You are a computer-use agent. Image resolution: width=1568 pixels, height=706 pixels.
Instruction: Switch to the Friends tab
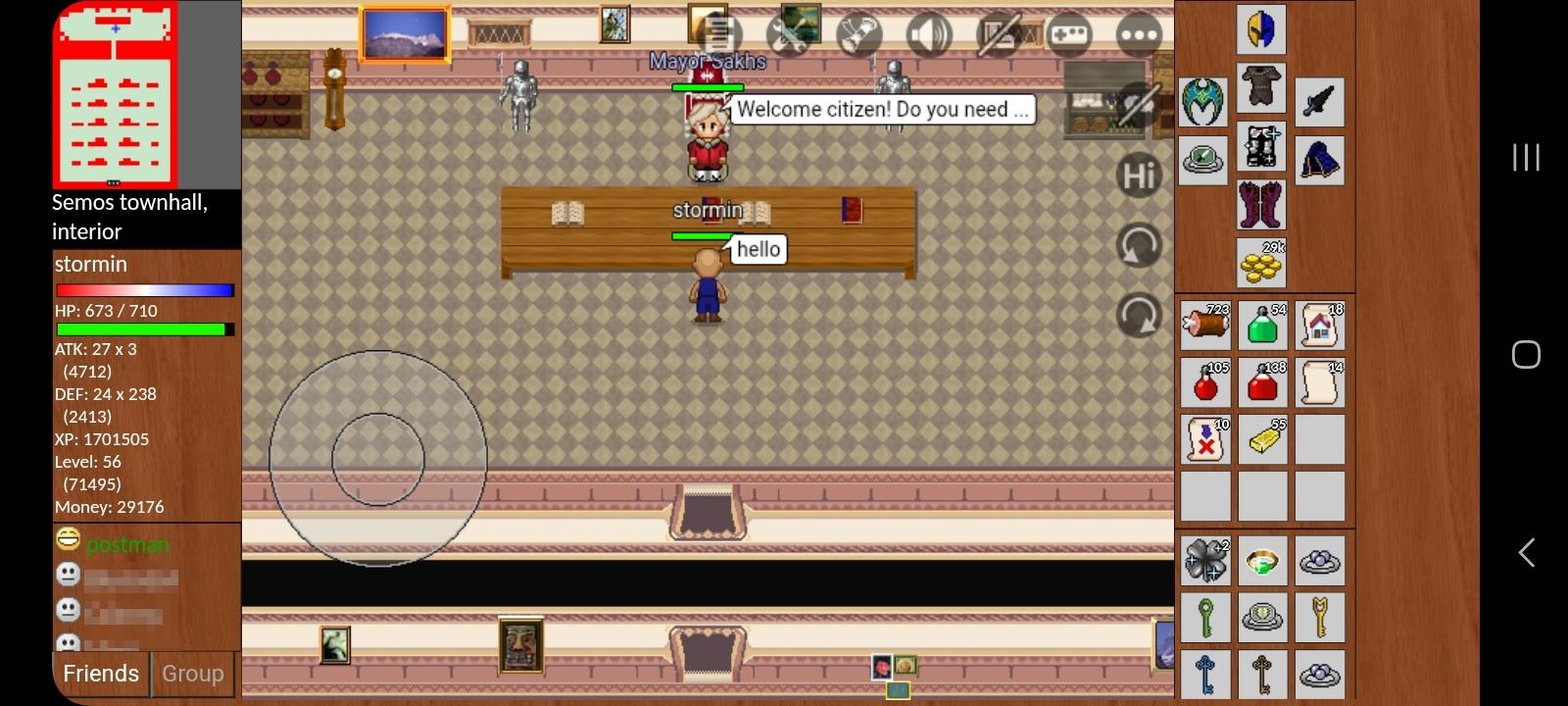tap(100, 674)
